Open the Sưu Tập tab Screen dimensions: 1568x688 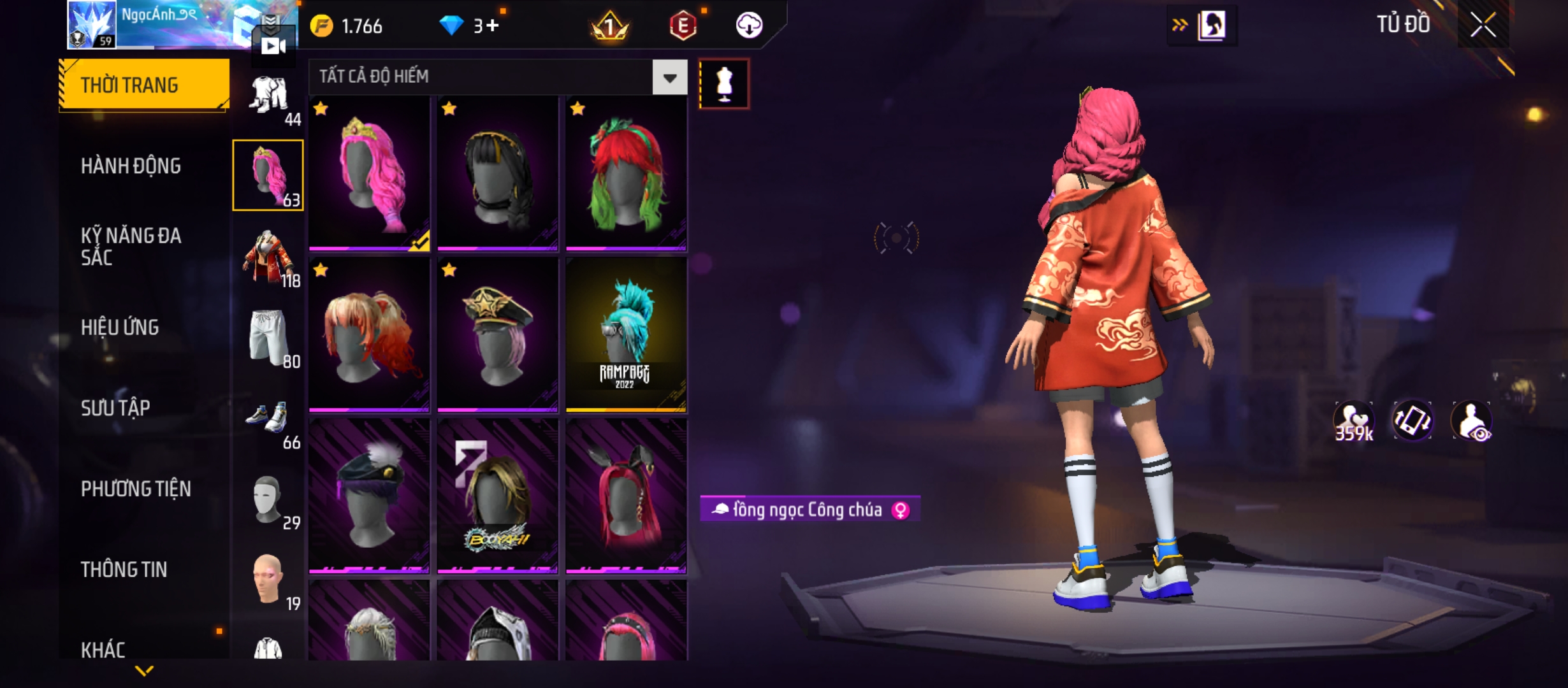[115, 408]
